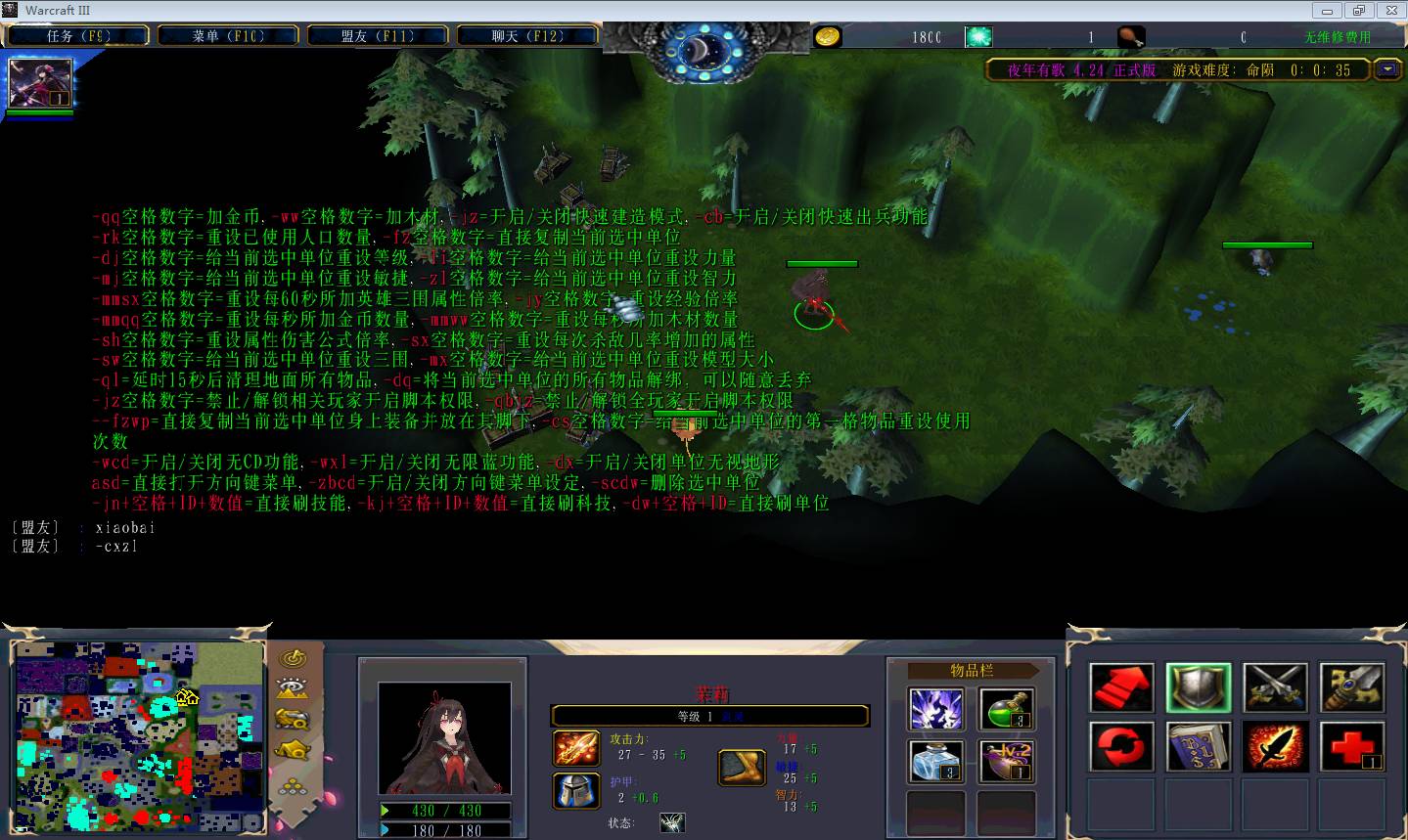Activate the crossed swords Attack command
The width and height of the screenshot is (1408, 840).
pos(1275,686)
